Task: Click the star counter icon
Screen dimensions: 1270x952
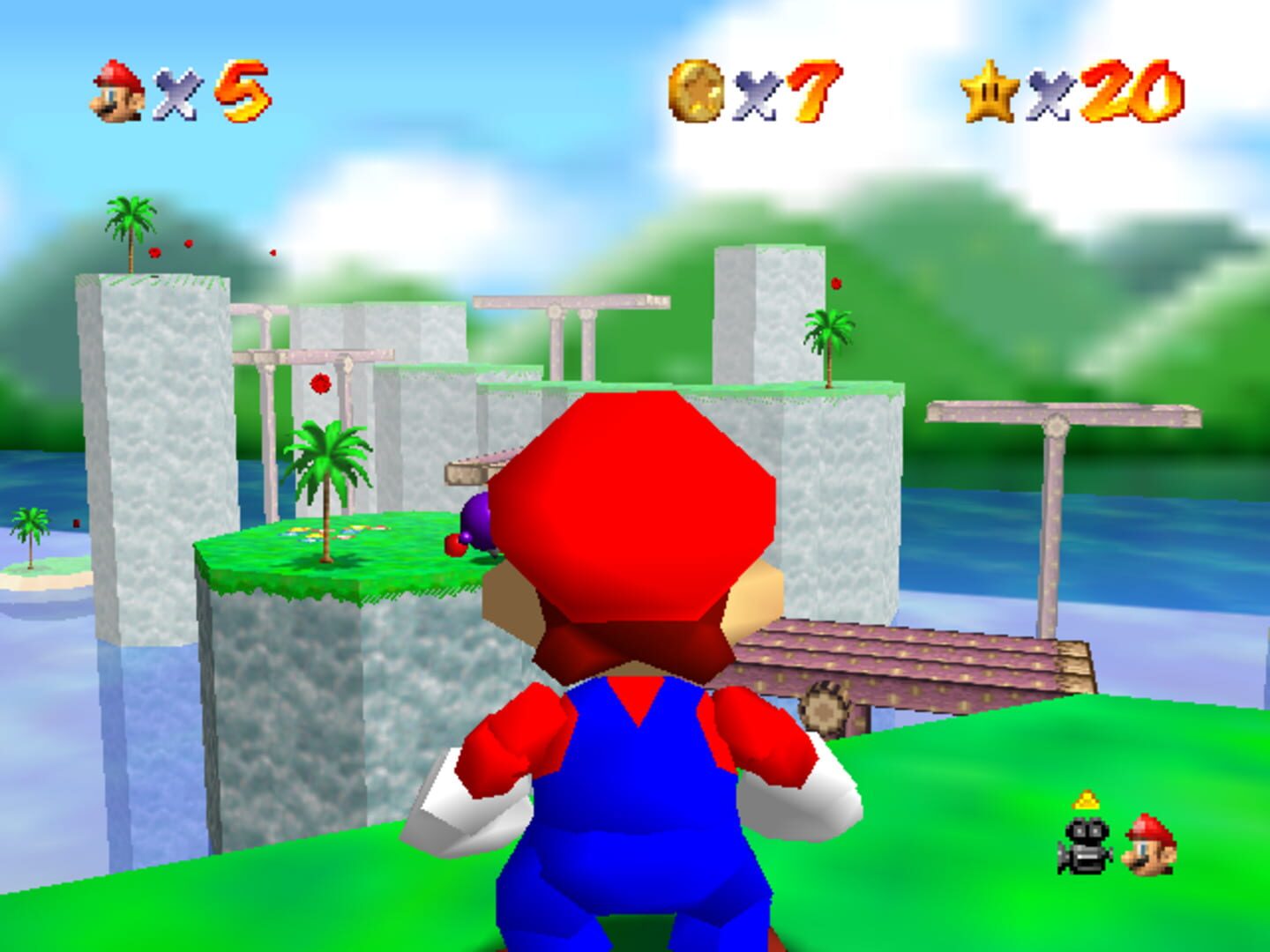Action: (x=991, y=88)
